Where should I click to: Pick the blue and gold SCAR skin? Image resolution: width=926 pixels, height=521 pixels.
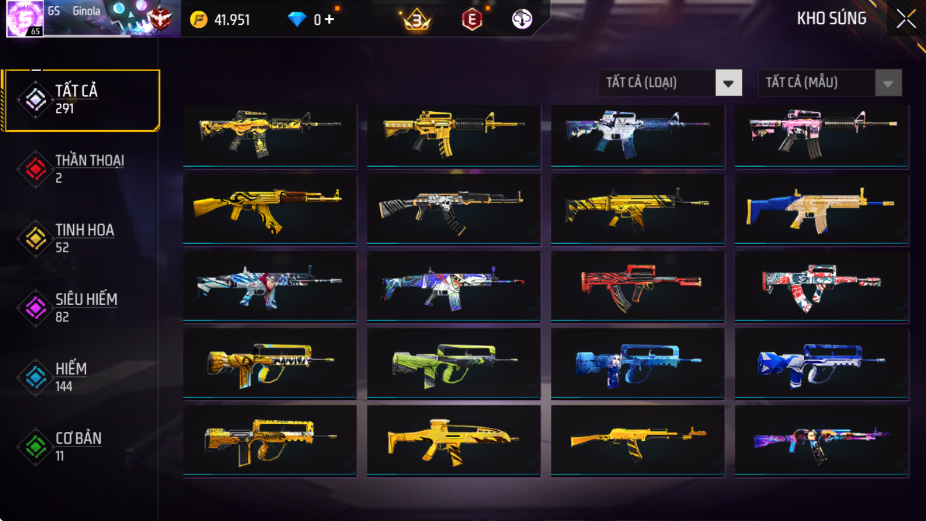tap(821, 210)
